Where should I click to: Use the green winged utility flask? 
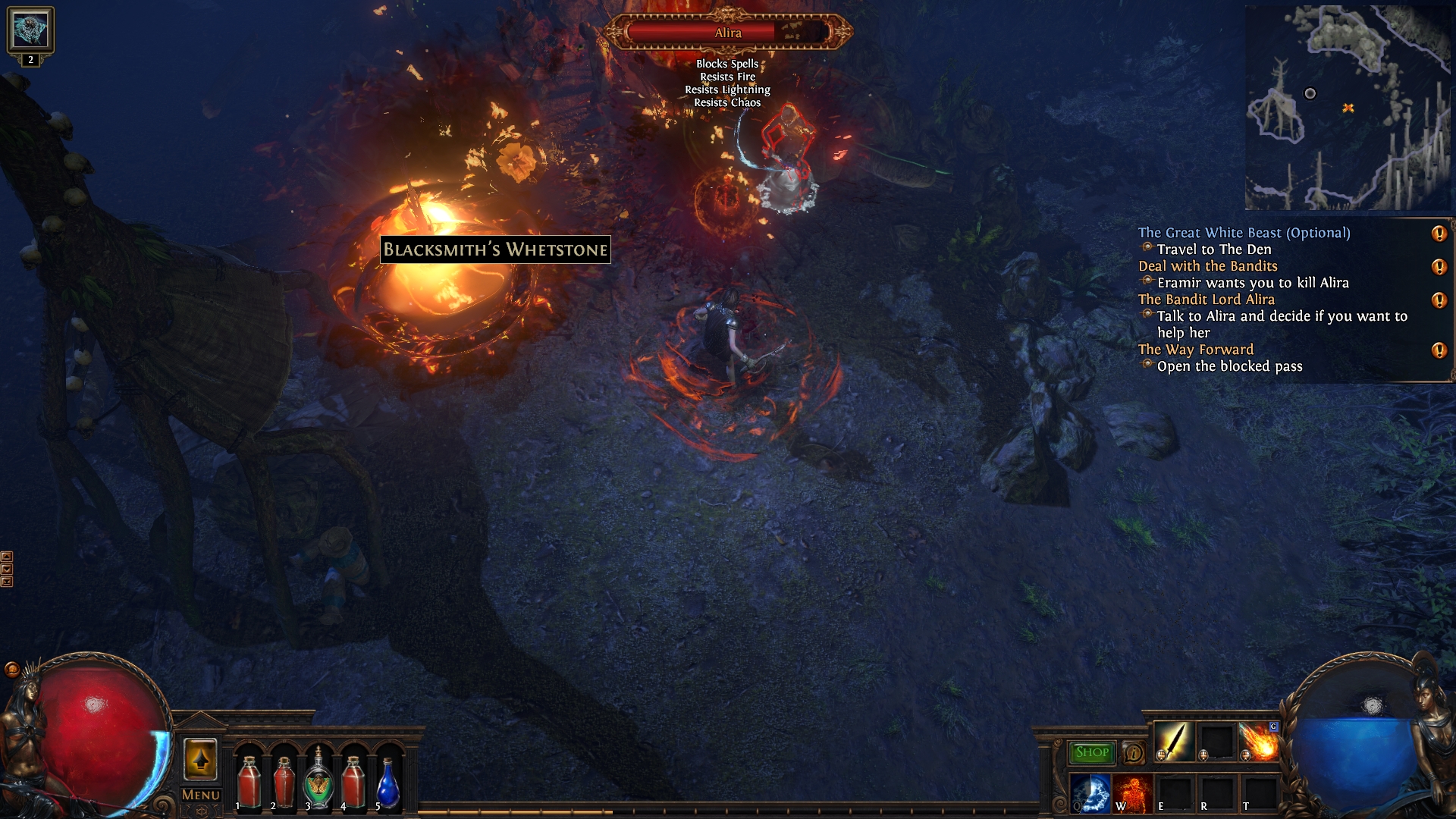tap(318, 781)
